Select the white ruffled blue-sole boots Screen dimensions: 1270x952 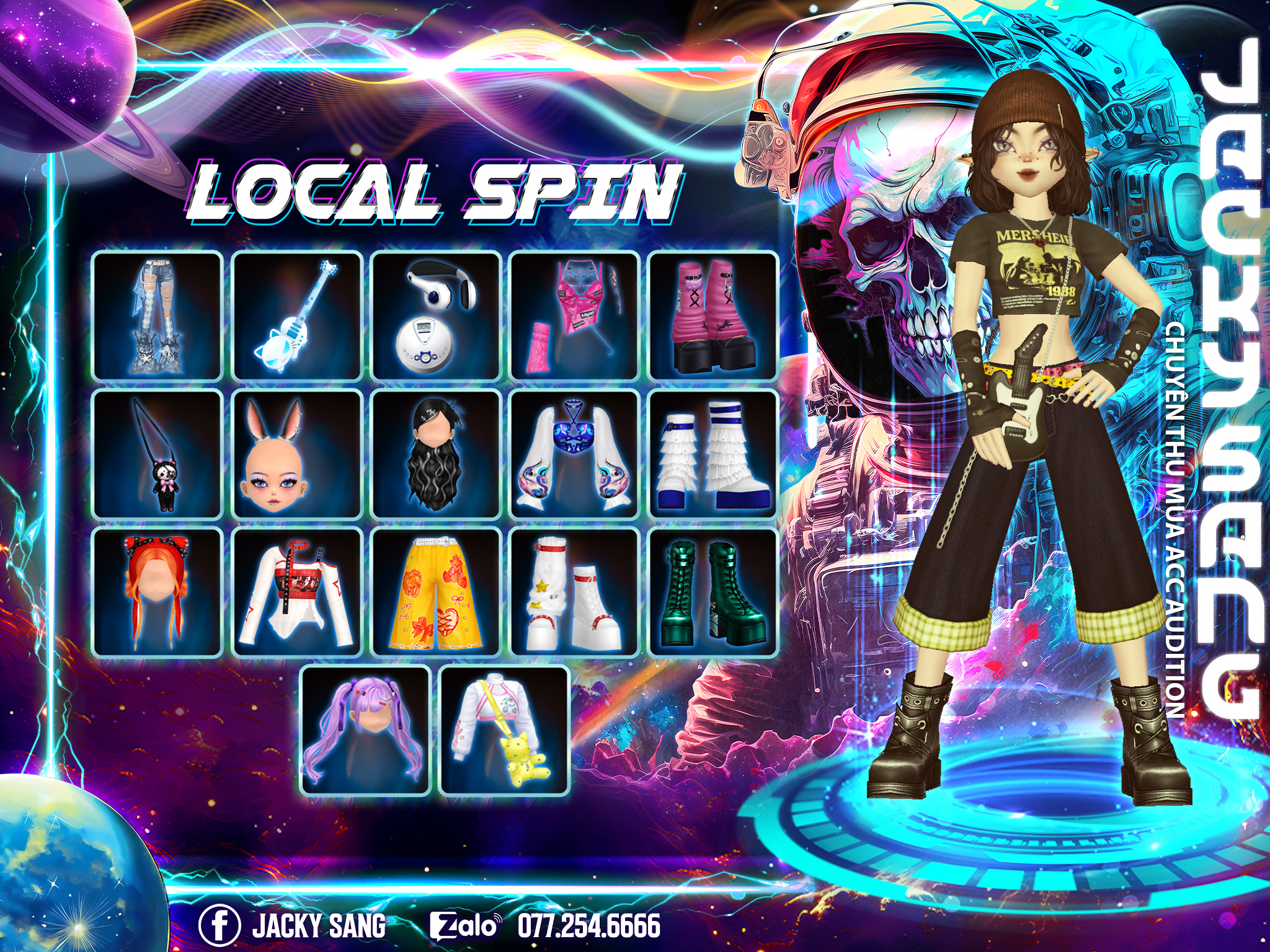pos(714,454)
